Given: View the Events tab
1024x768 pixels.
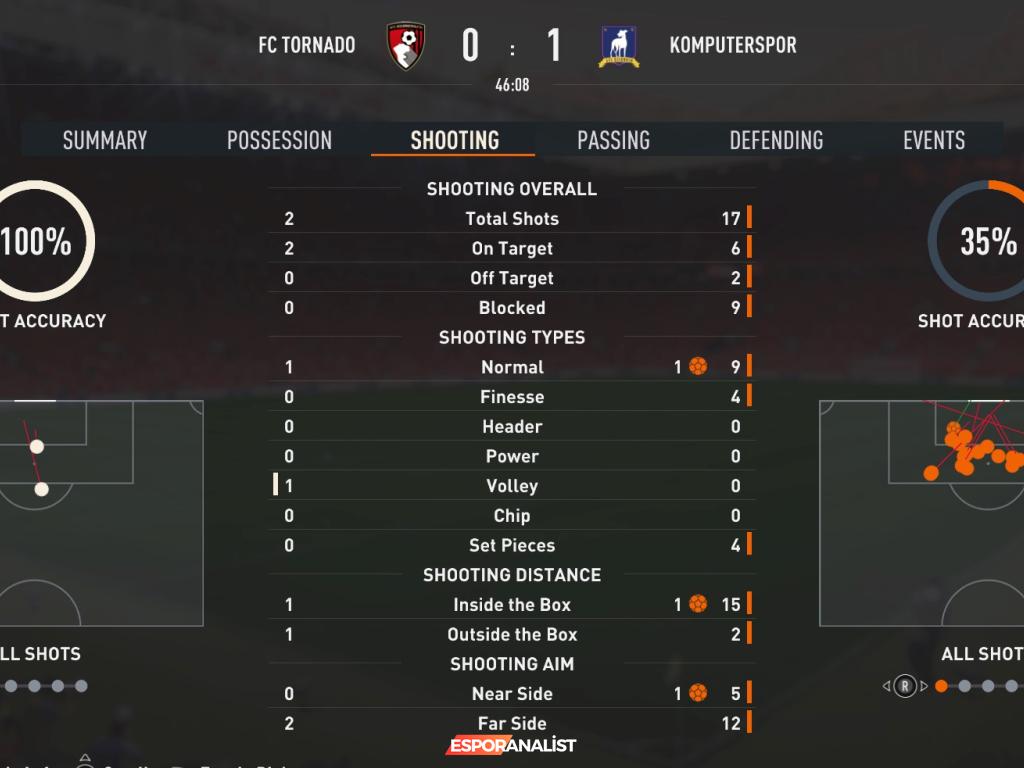Looking at the screenshot, I should point(934,140).
